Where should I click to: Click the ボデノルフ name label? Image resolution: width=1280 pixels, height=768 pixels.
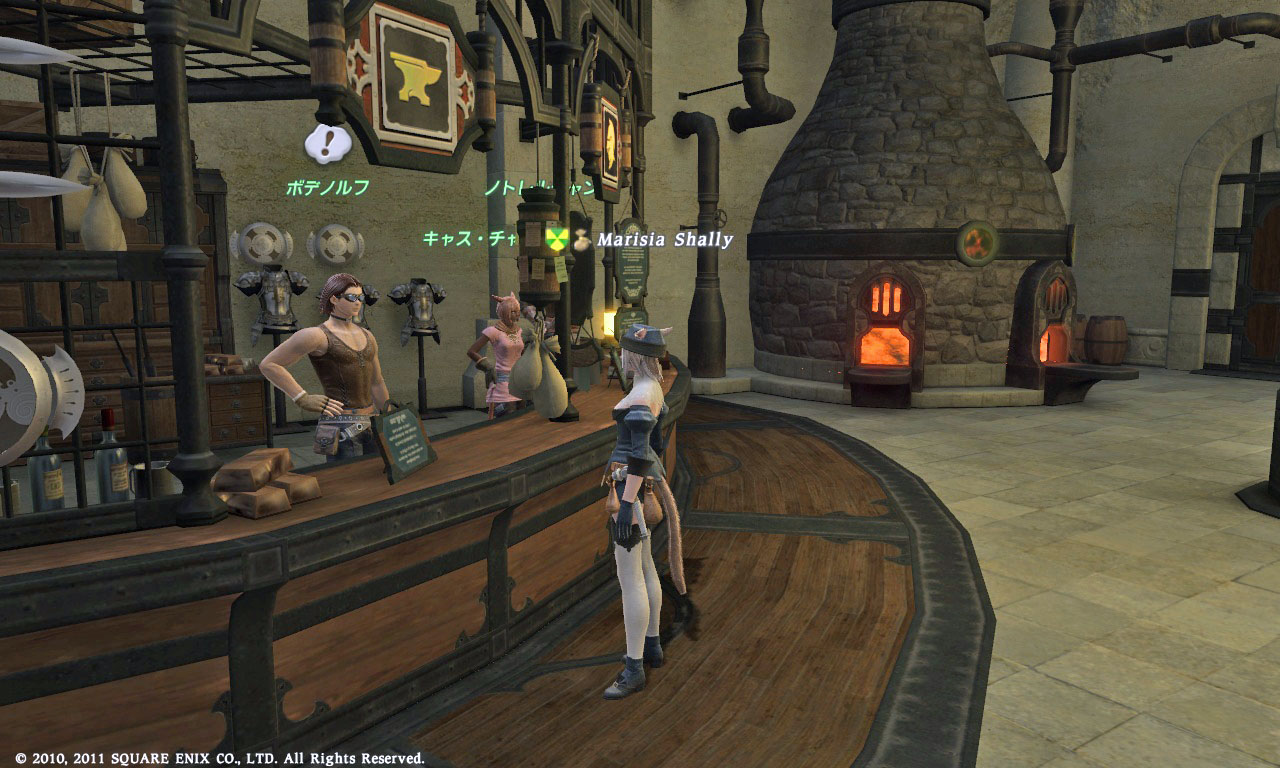click(327, 187)
